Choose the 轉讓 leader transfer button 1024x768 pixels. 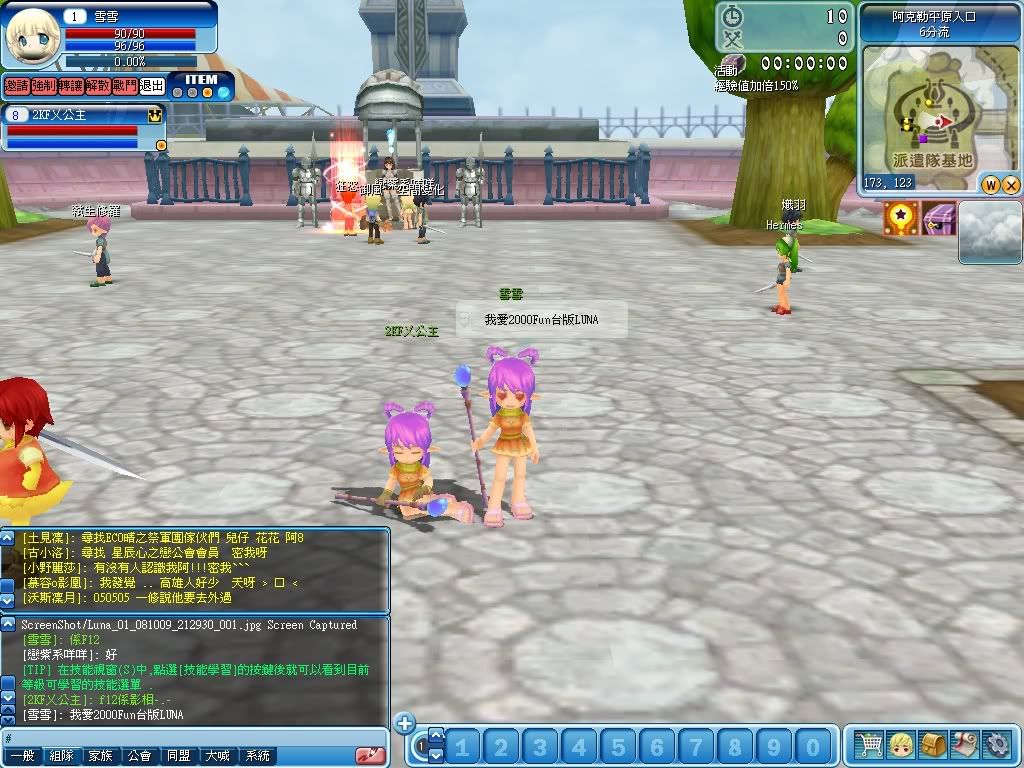pos(70,87)
